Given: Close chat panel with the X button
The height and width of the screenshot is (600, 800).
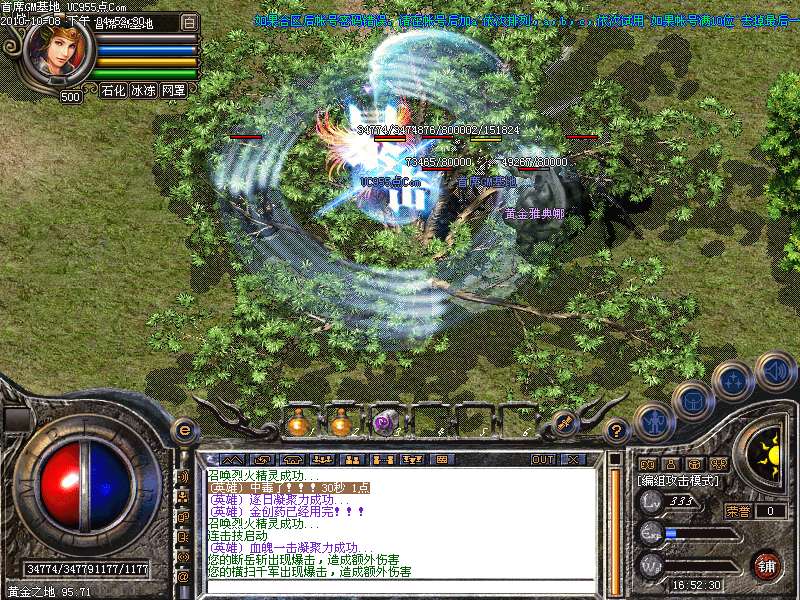Looking at the screenshot, I should coord(572,459).
